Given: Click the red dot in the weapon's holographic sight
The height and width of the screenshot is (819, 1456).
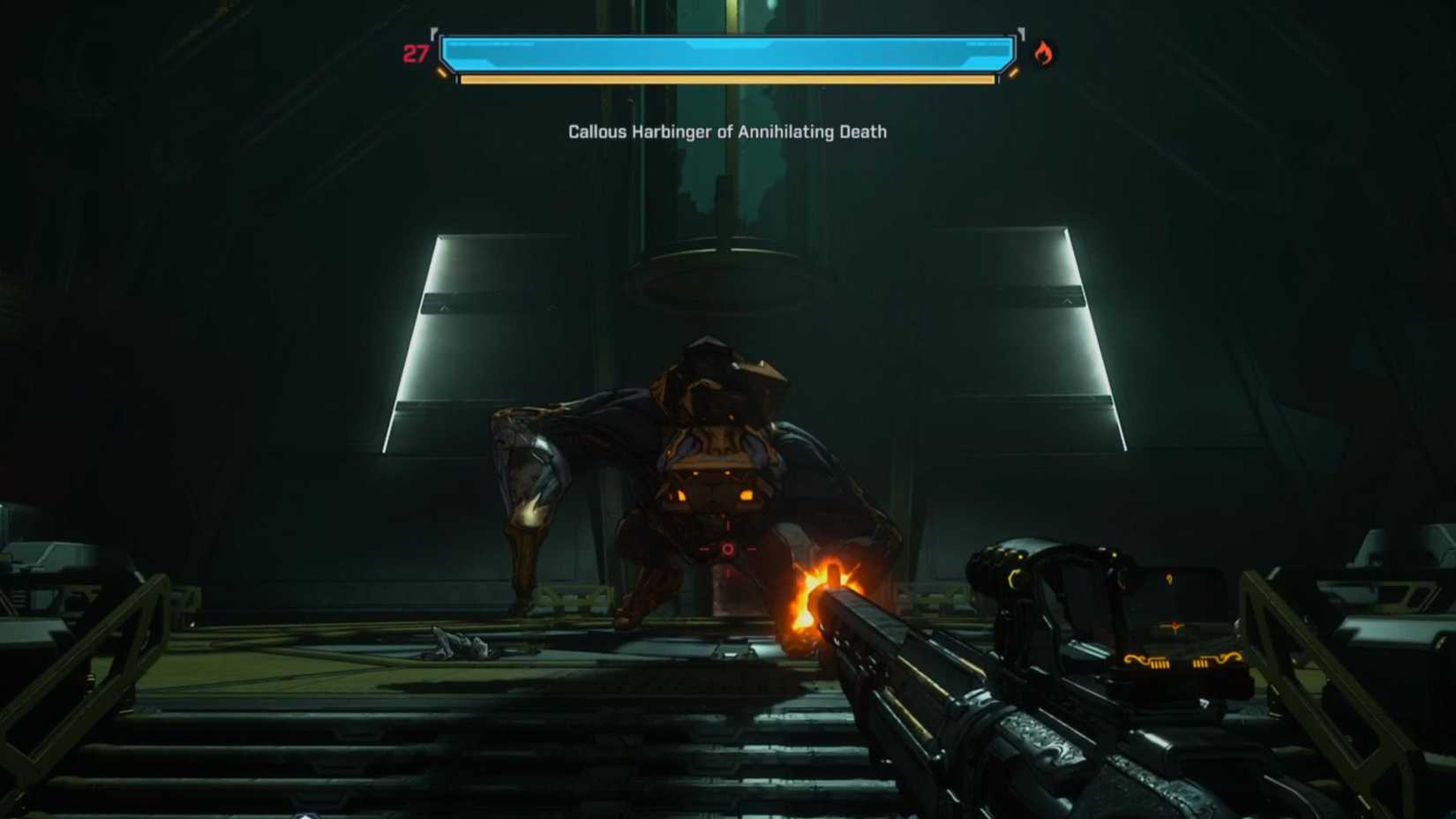Looking at the screenshot, I should 1175,627.
